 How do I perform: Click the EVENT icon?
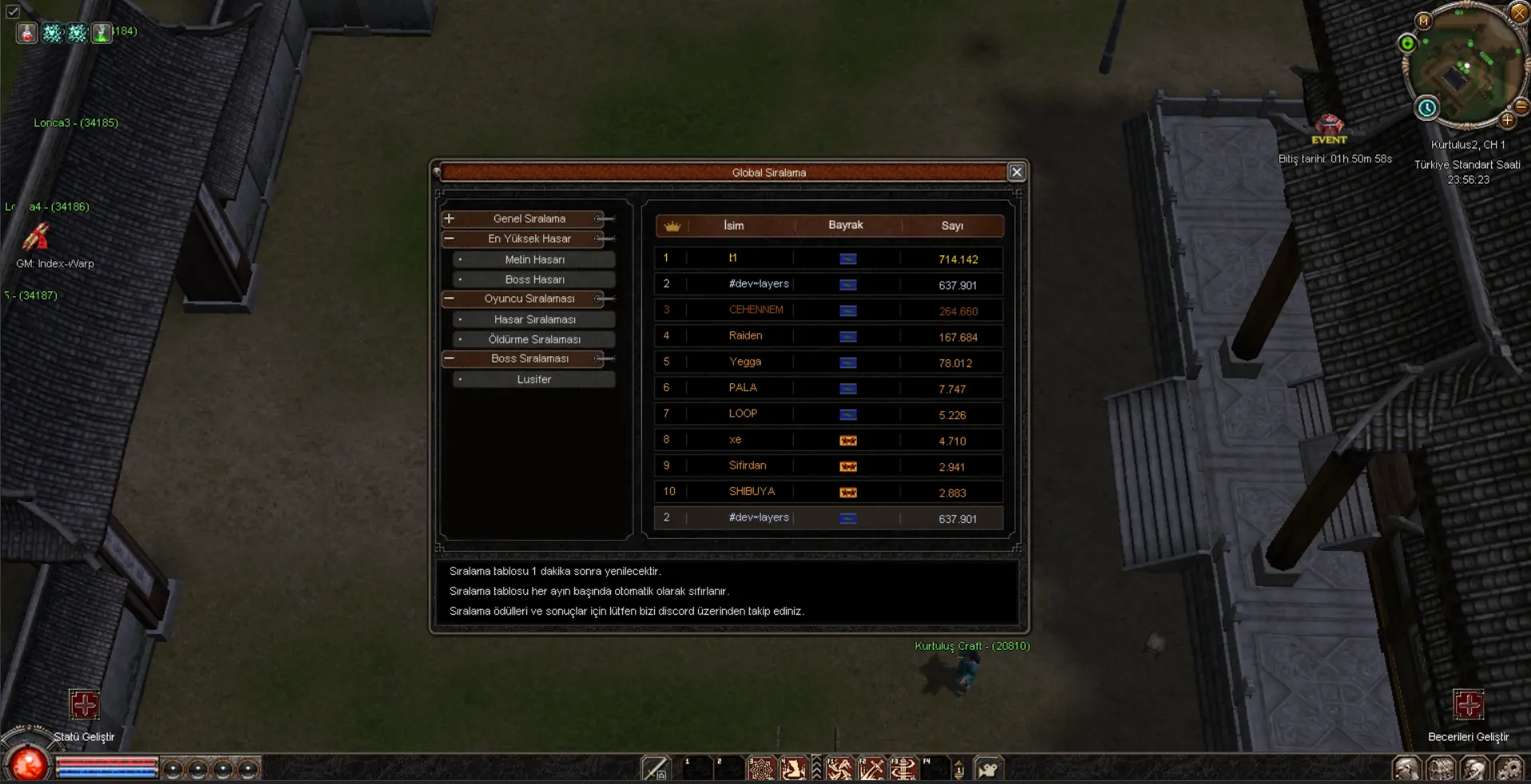tap(1329, 126)
